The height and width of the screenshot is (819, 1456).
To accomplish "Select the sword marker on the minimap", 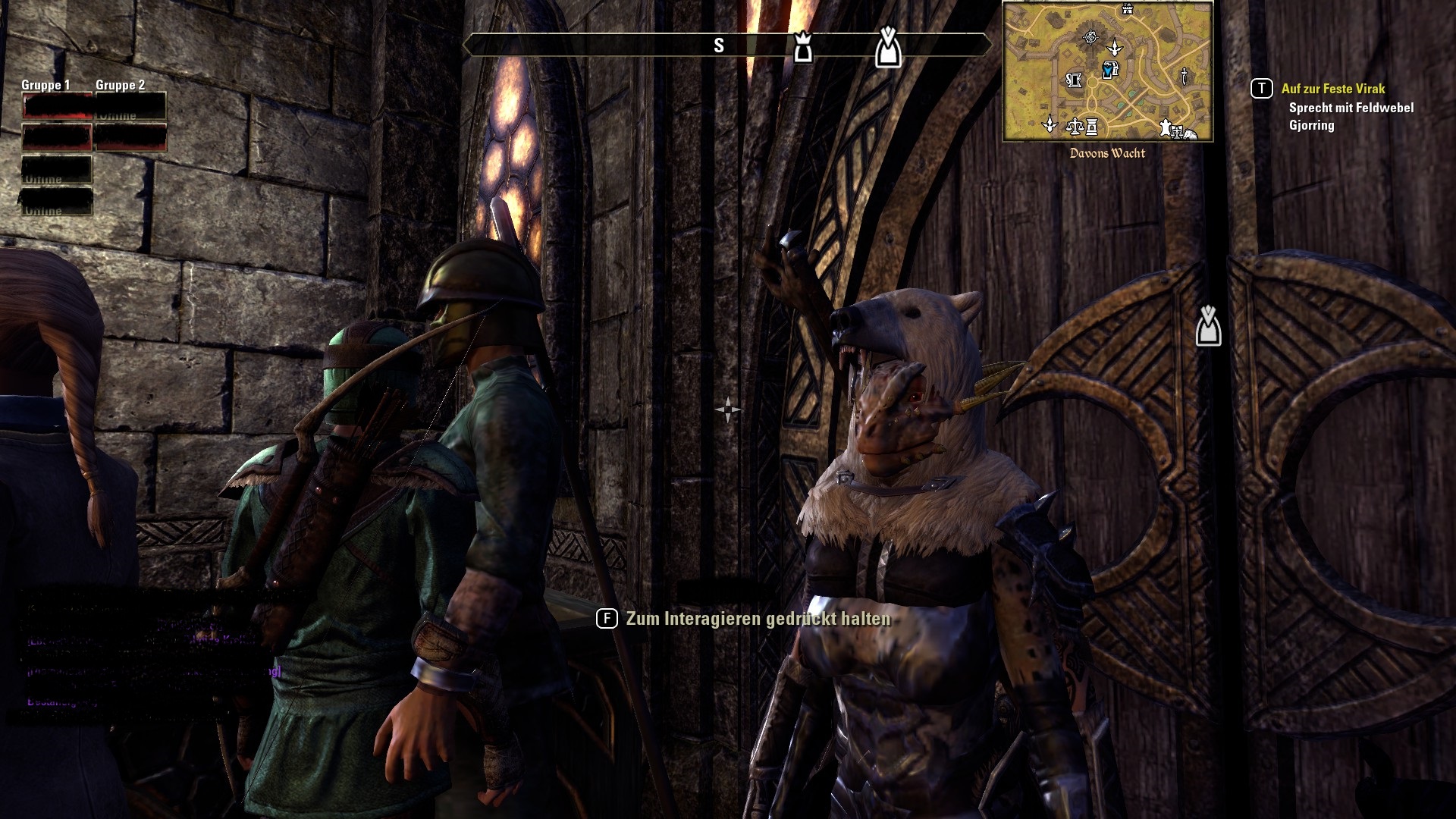I will click(1184, 75).
